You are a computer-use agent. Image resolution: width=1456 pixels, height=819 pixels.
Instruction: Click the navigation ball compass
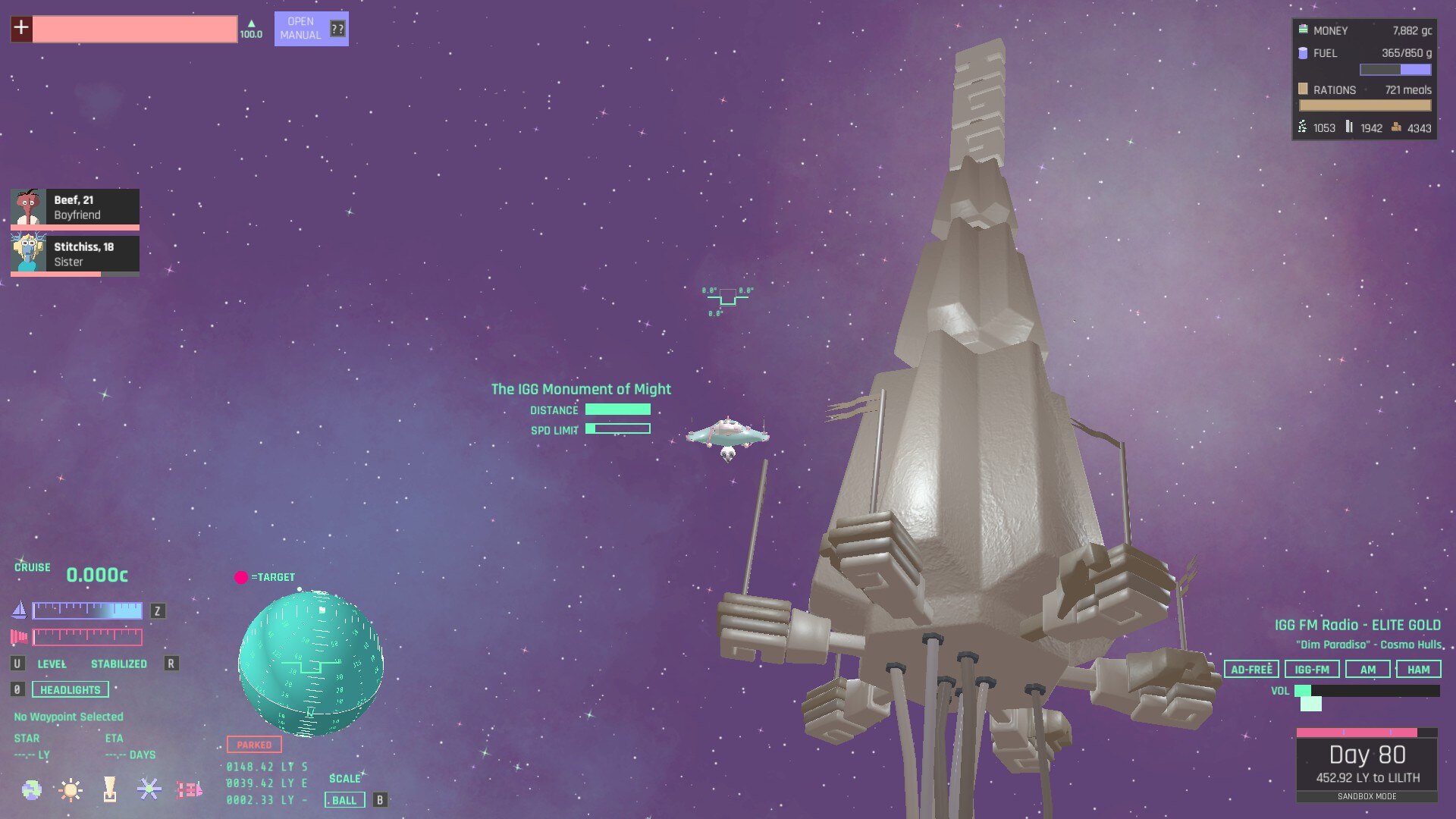[311, 664]
